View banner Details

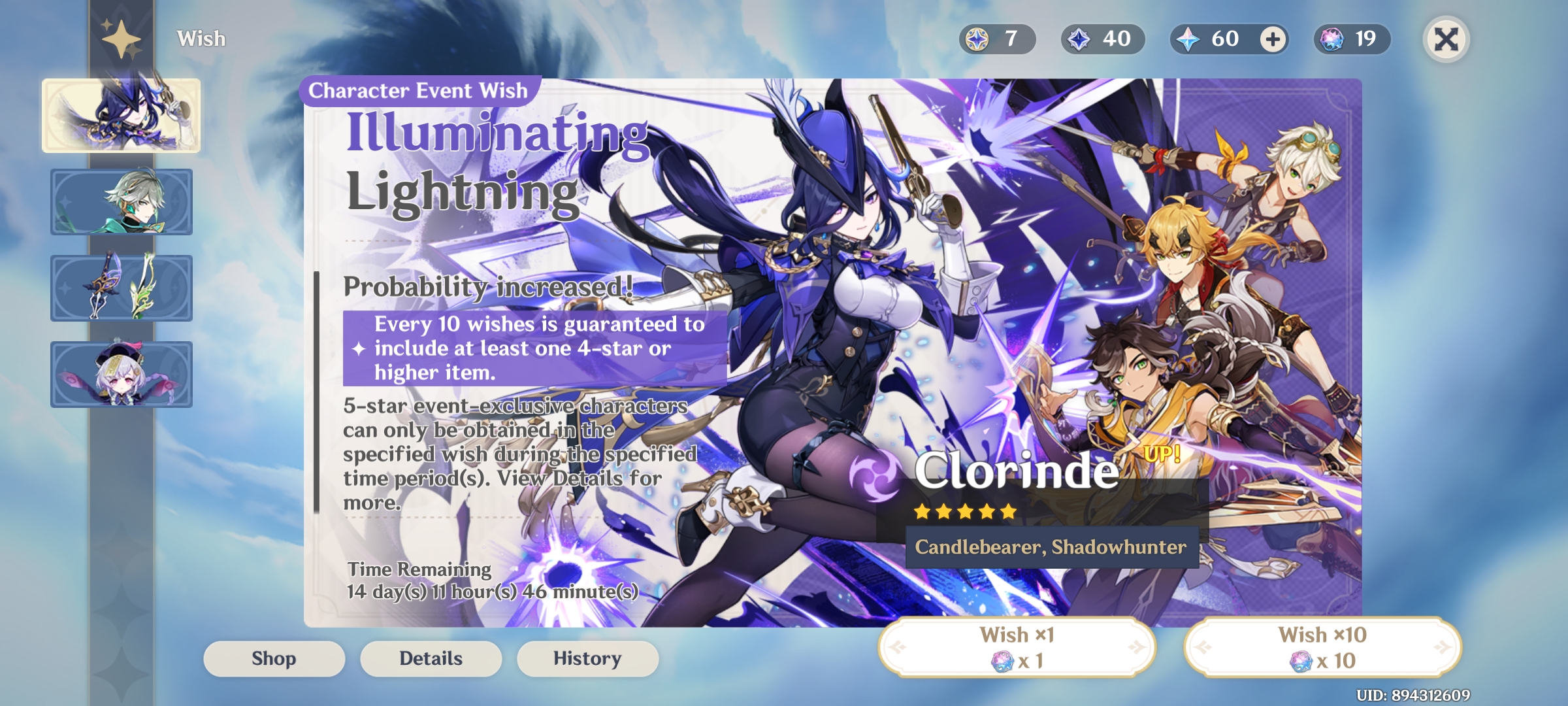tap(431, 658)
